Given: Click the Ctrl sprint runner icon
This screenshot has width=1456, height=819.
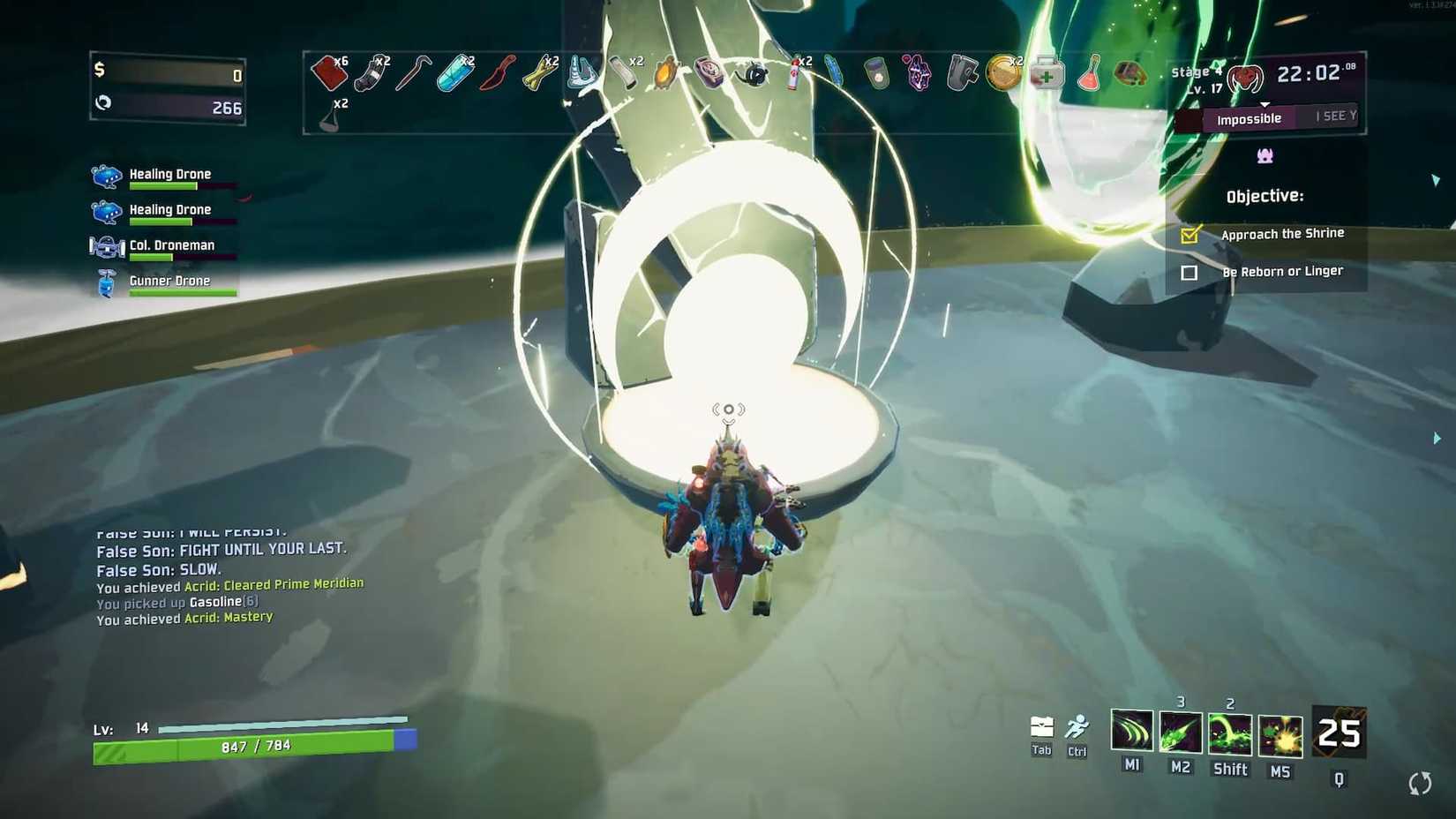Looking at the screenshot, I should click(1077, 724).
